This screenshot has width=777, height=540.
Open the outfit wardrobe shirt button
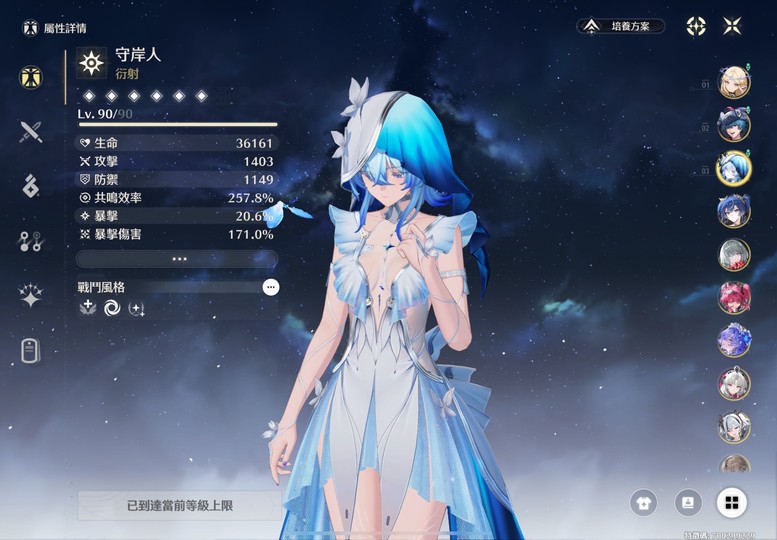(644, 502)
